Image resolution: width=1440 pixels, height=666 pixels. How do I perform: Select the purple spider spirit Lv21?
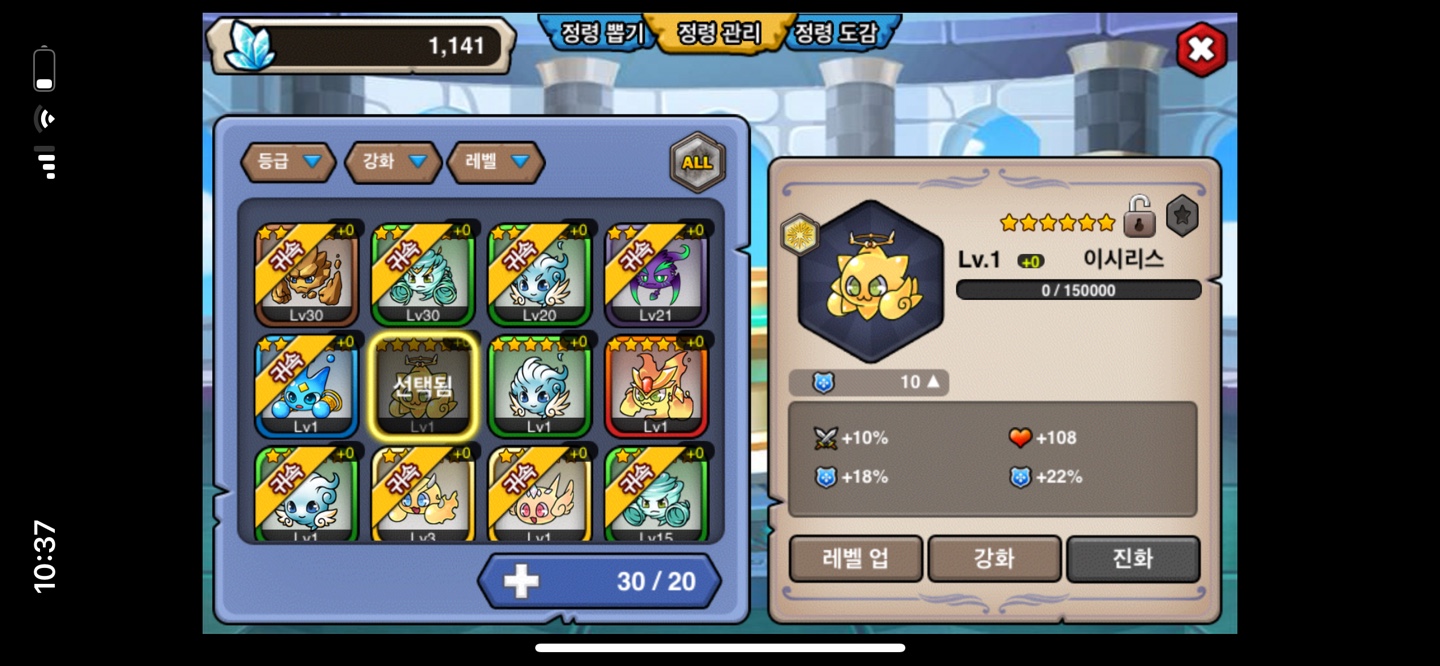656,275
